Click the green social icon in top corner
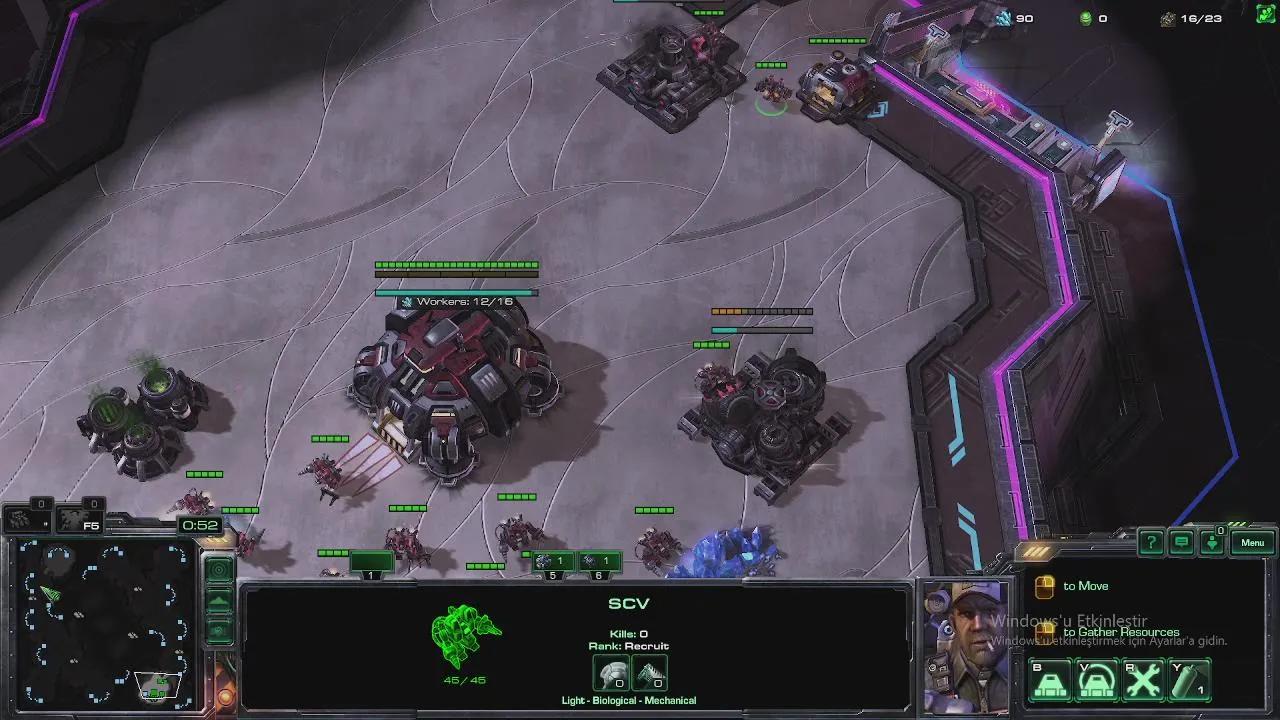Screen dimensions: 1280x720 1266,17
